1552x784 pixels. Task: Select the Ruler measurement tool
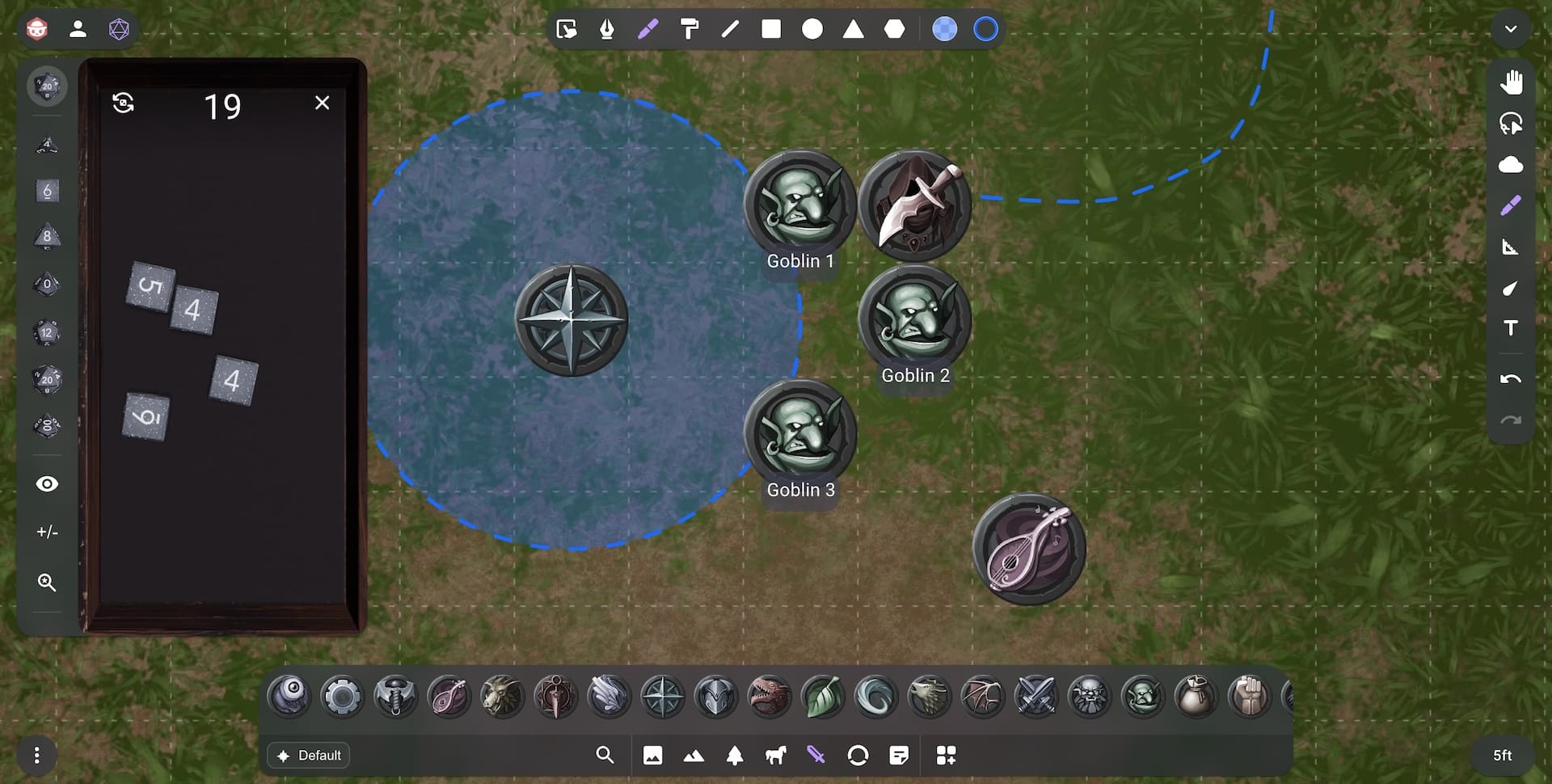1512,247
